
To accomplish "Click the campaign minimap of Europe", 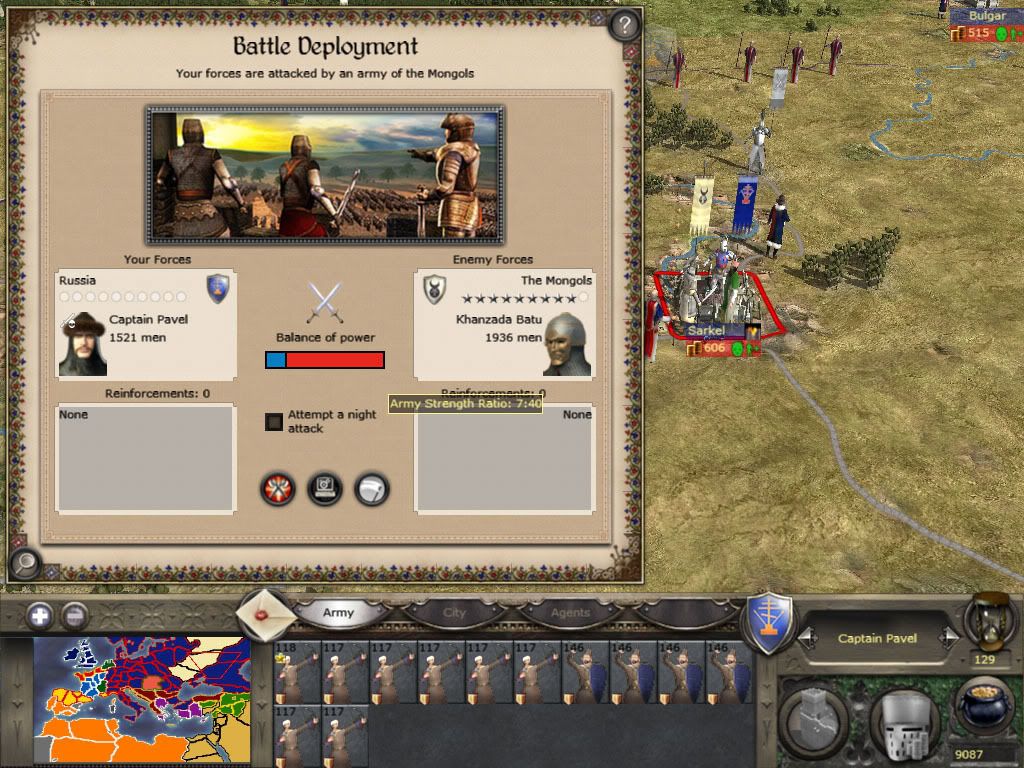I will click(141, 700).
